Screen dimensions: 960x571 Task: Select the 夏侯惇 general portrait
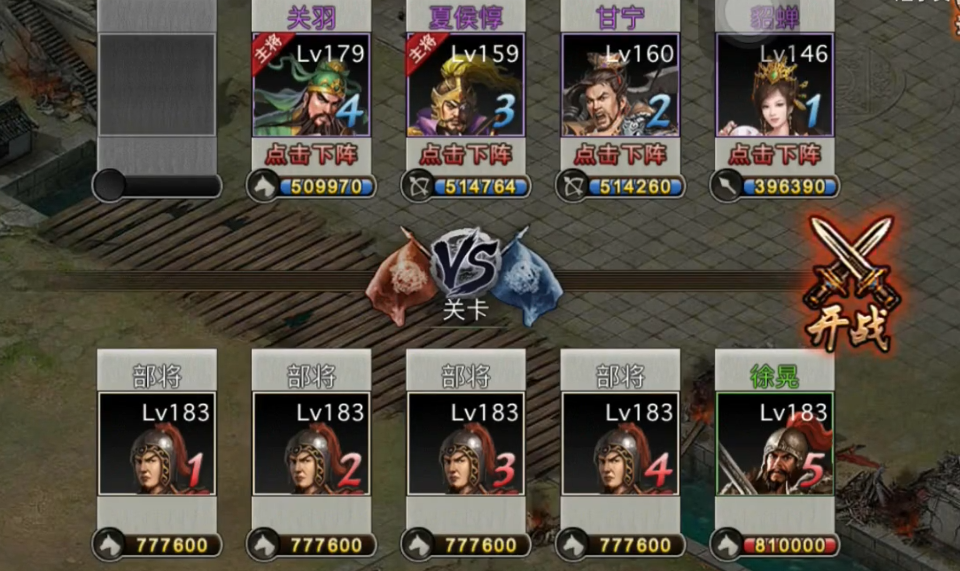[x=466, y=85]
